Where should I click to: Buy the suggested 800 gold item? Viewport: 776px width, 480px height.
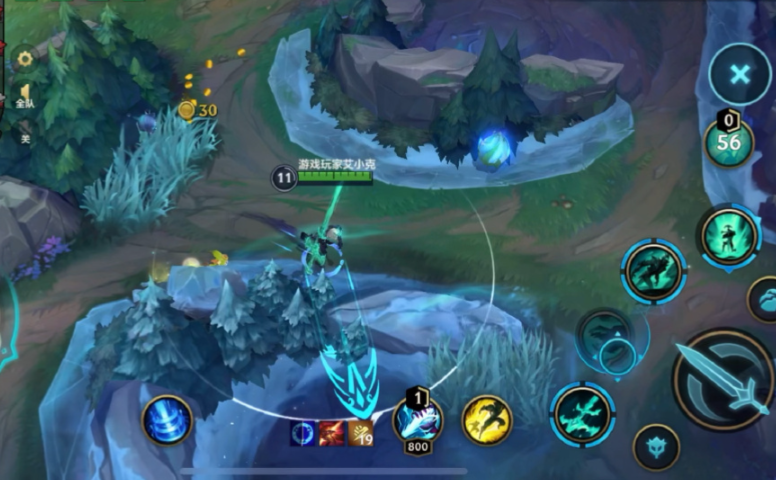point(418,420)
